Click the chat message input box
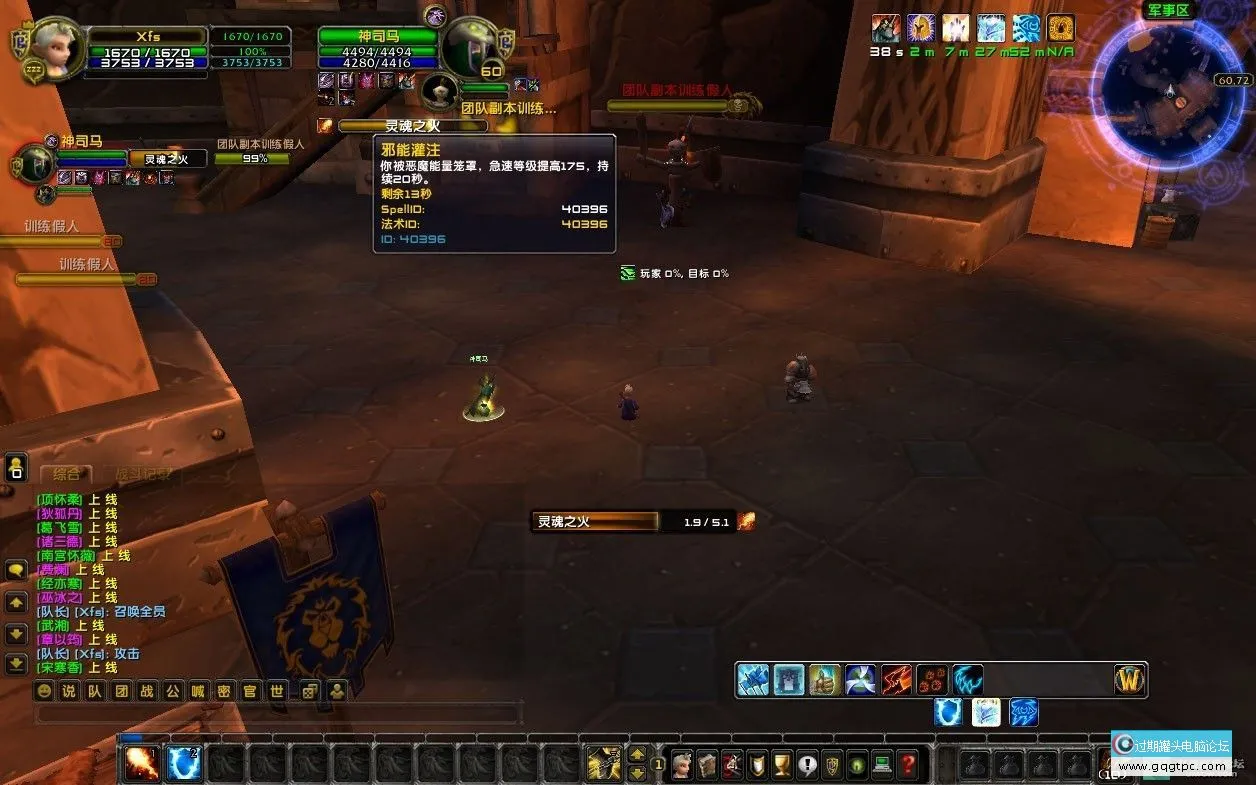 pos(278,714)
